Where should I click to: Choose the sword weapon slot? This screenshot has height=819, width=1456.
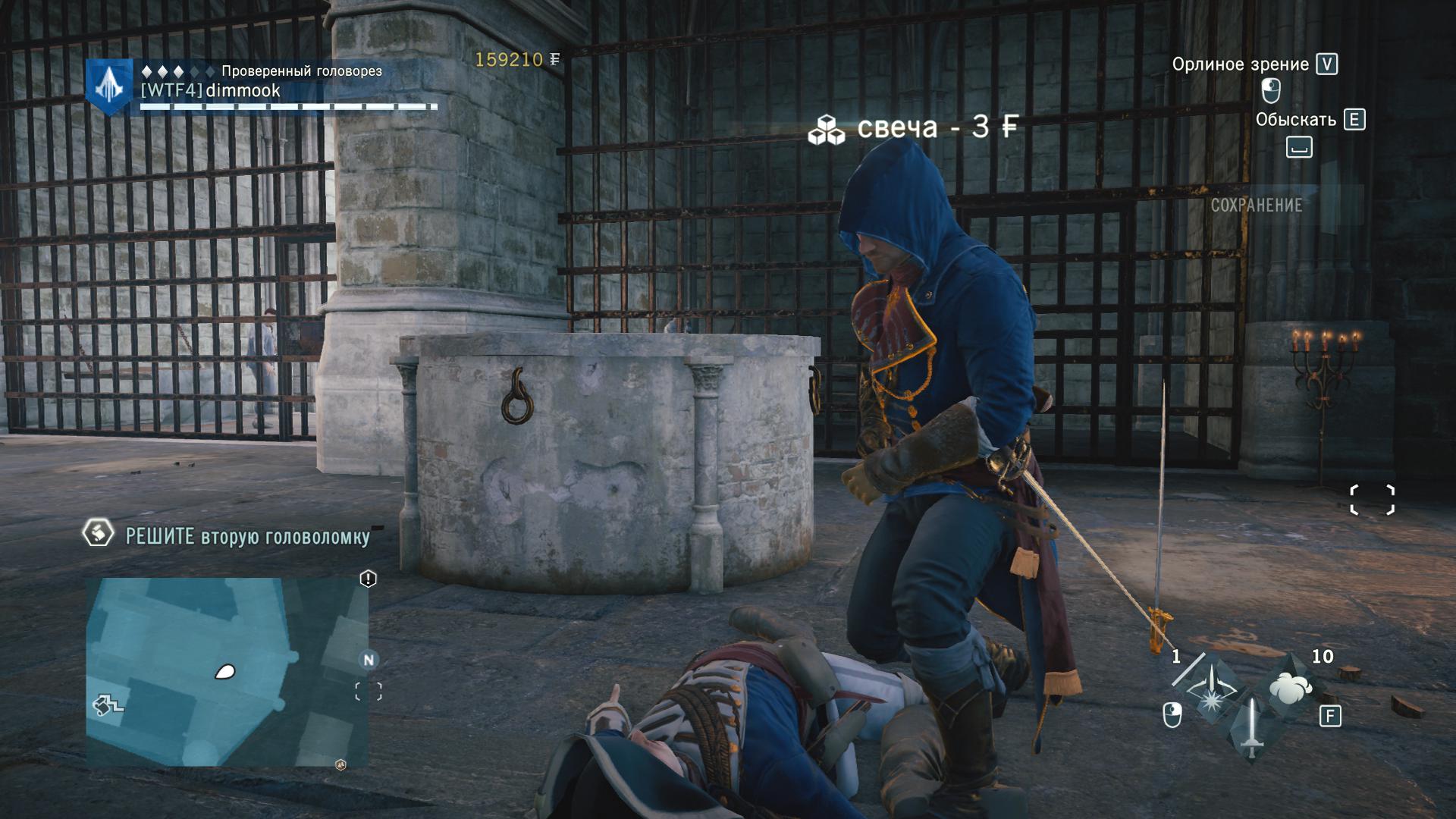pos(1253,729)
